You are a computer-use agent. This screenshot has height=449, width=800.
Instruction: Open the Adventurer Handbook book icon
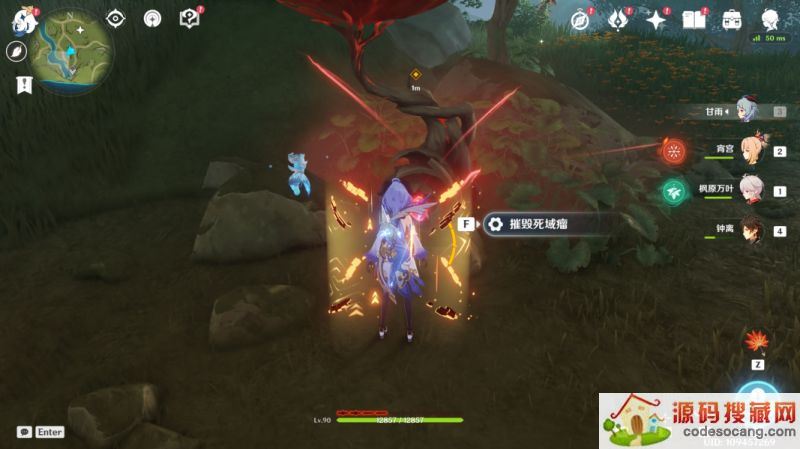[x=694, y=20]
